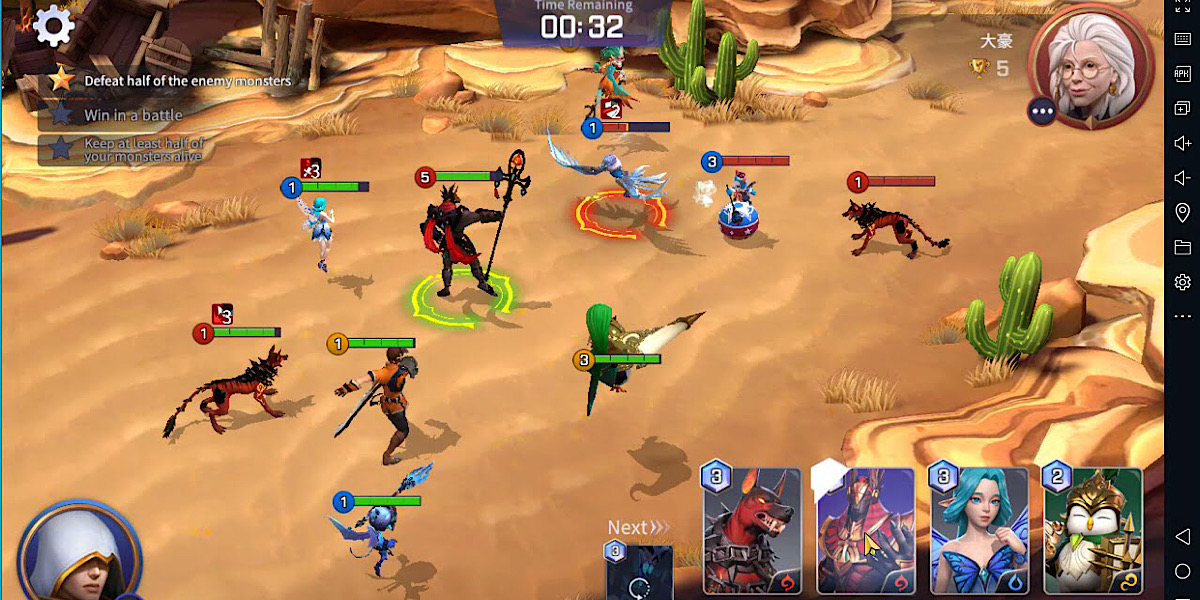Open the gear settings menu
Image resolution: width=1200 pixels, height=600 pixels.
tap(53, 27)
